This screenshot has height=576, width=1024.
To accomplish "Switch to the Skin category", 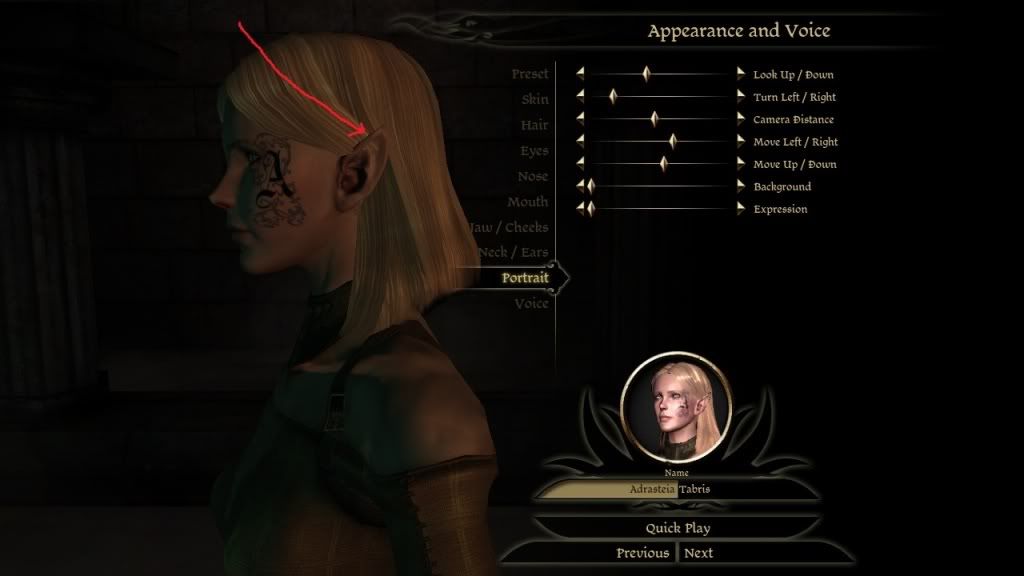I will pos(534,99).
